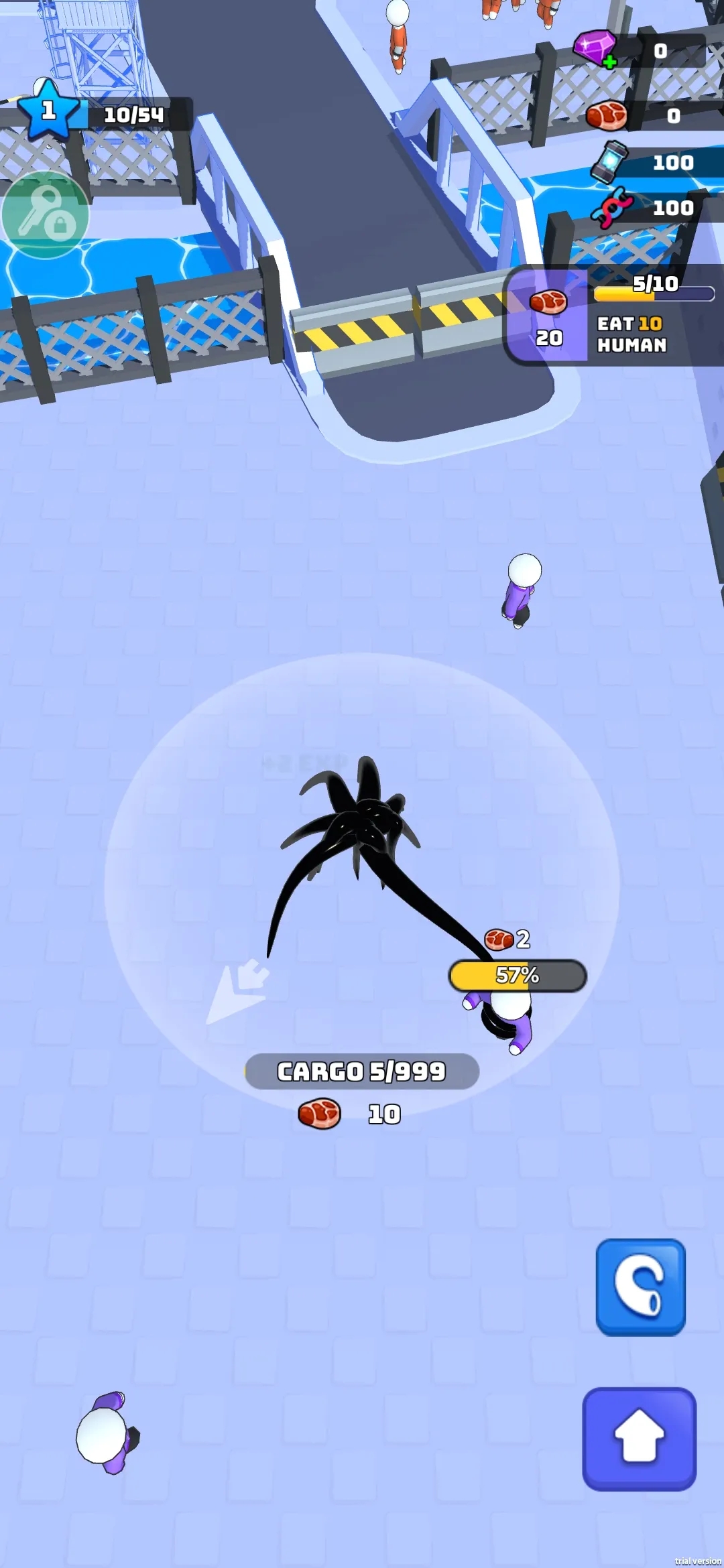Open the upgrade arrow button
Image resolution: width=724 pixels, height=1568 pixels.
(639, 1438)
